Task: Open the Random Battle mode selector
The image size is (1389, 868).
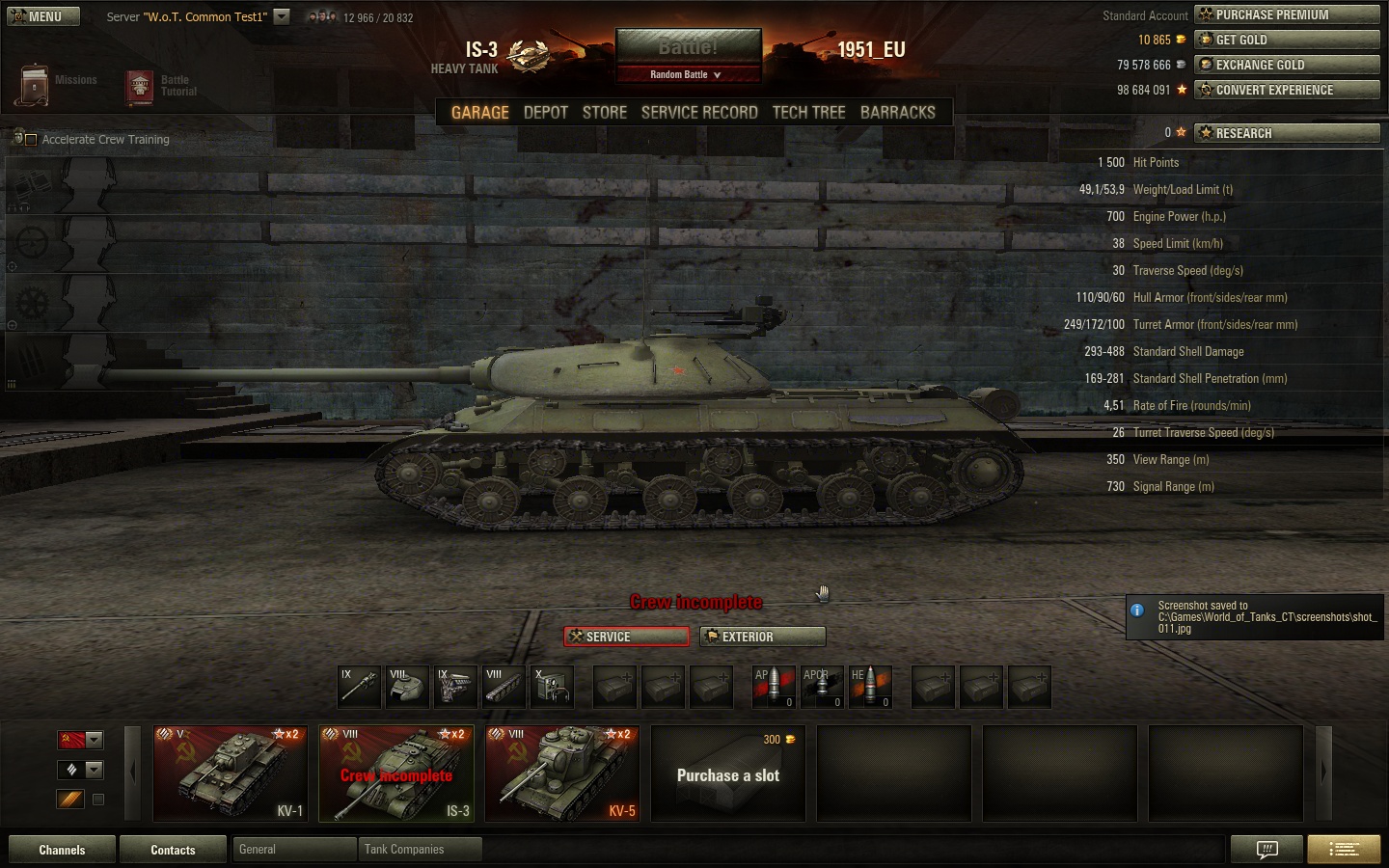Action: 688,74
